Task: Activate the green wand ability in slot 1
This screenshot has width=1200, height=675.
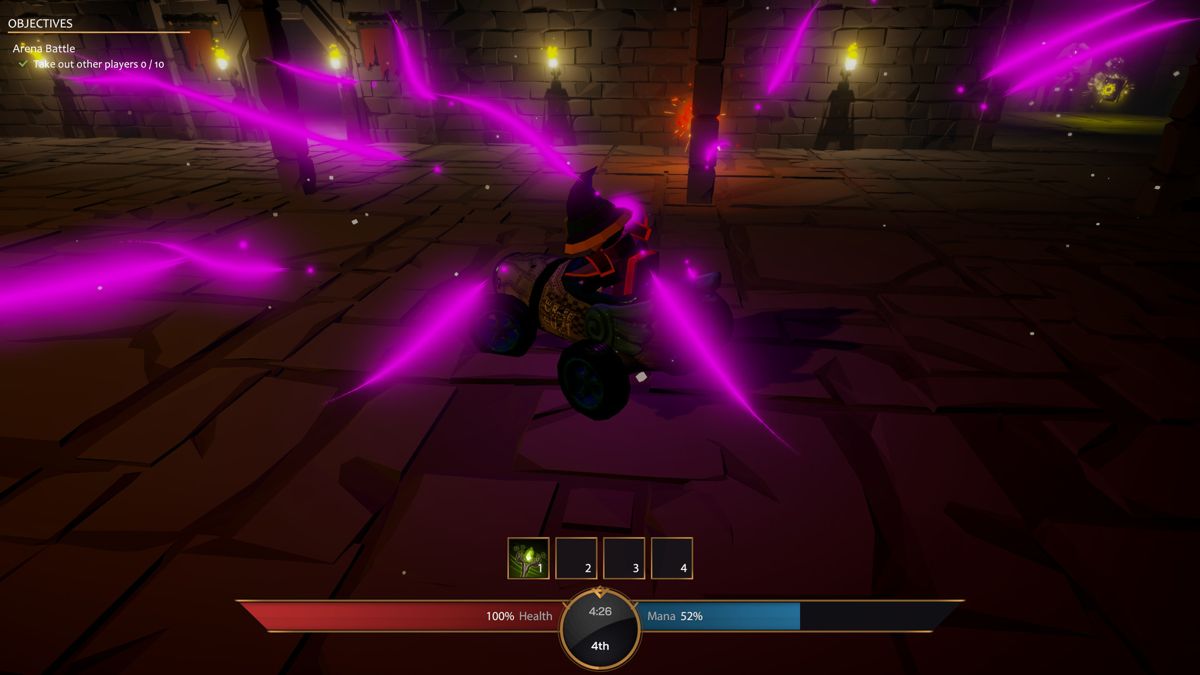Action: coord(528,558)
